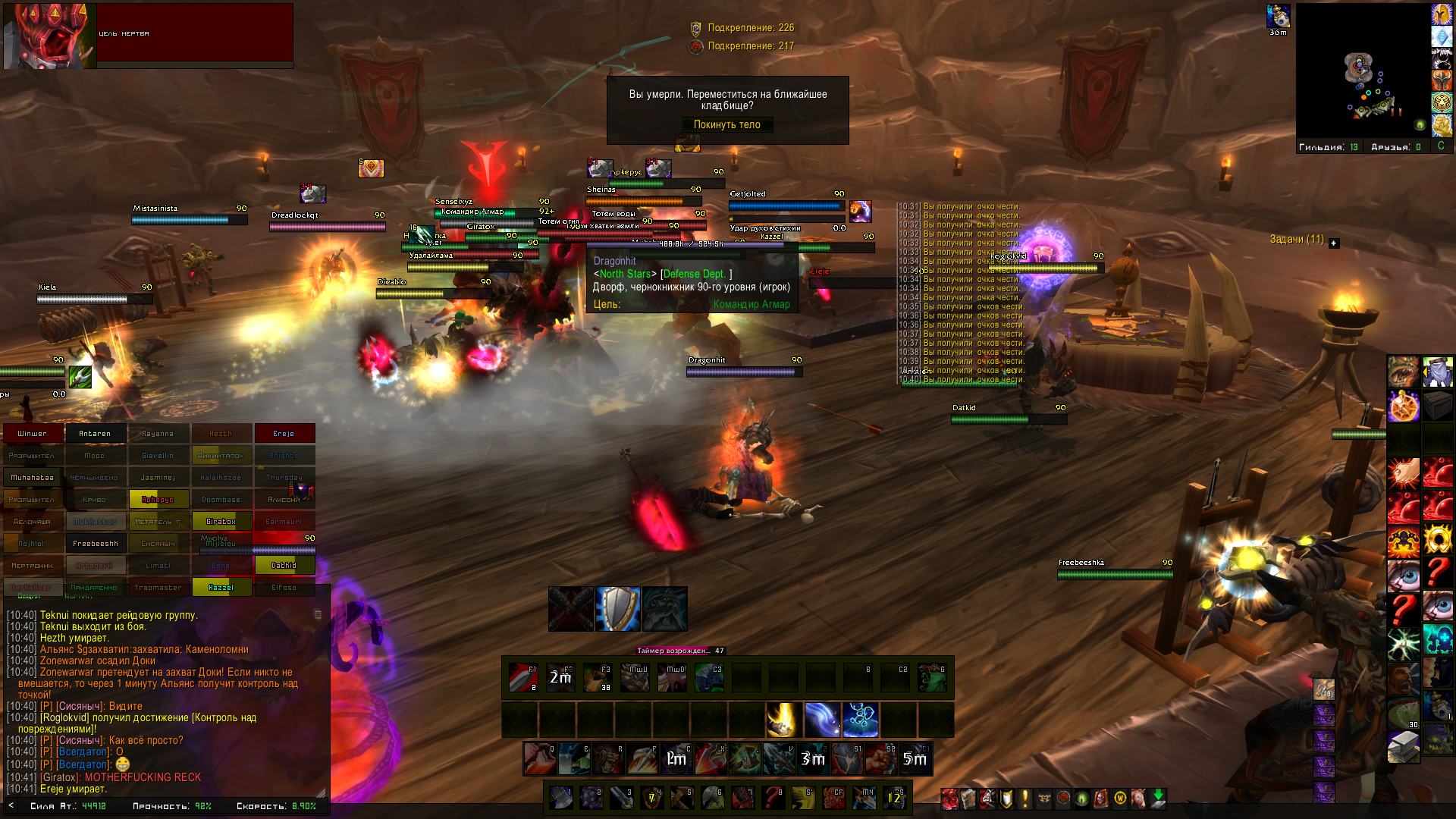Choose Kazzel's raid frame
This screenshot has width=1456, height=819.
tap(221, 588)
